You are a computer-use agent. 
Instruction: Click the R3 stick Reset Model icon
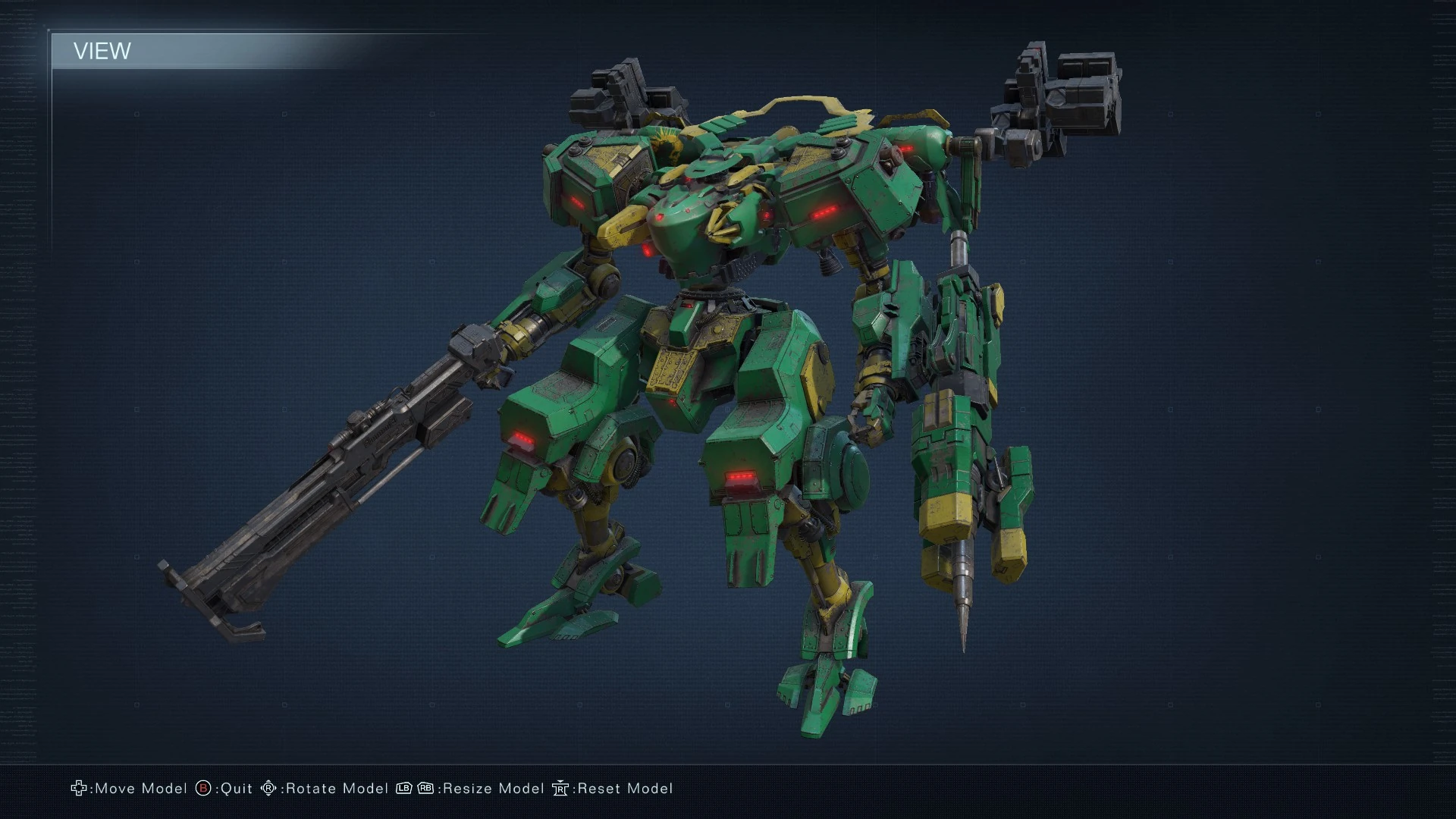point(561,789)
